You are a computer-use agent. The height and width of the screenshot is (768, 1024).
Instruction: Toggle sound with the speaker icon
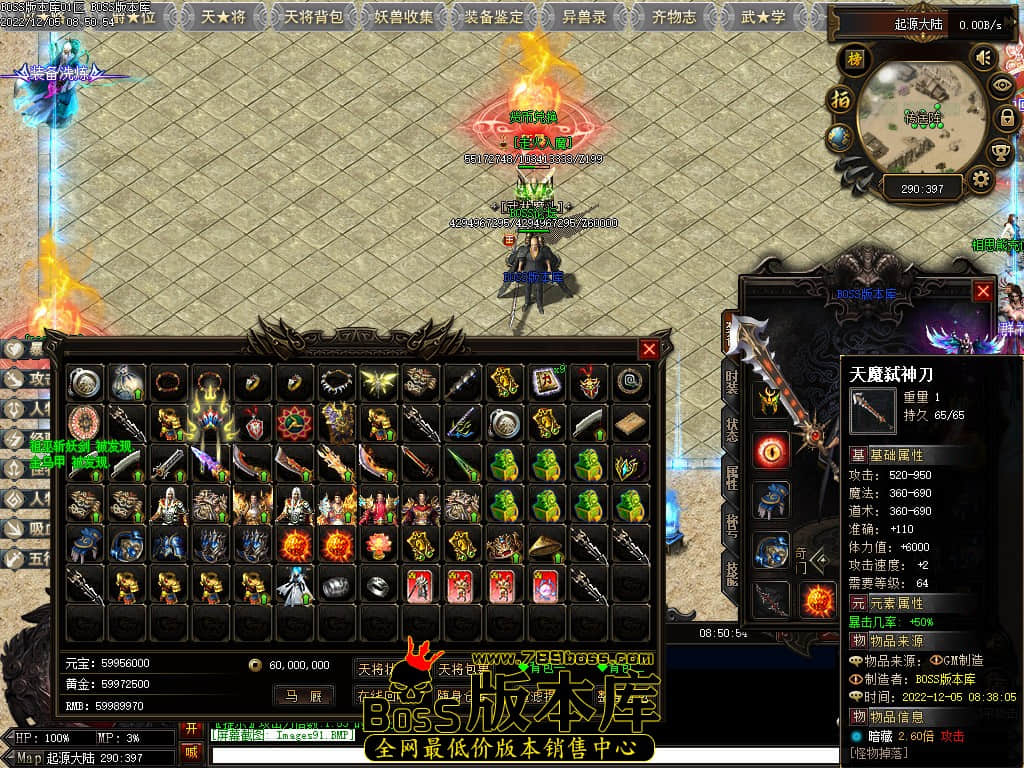[x=985, y=57]
